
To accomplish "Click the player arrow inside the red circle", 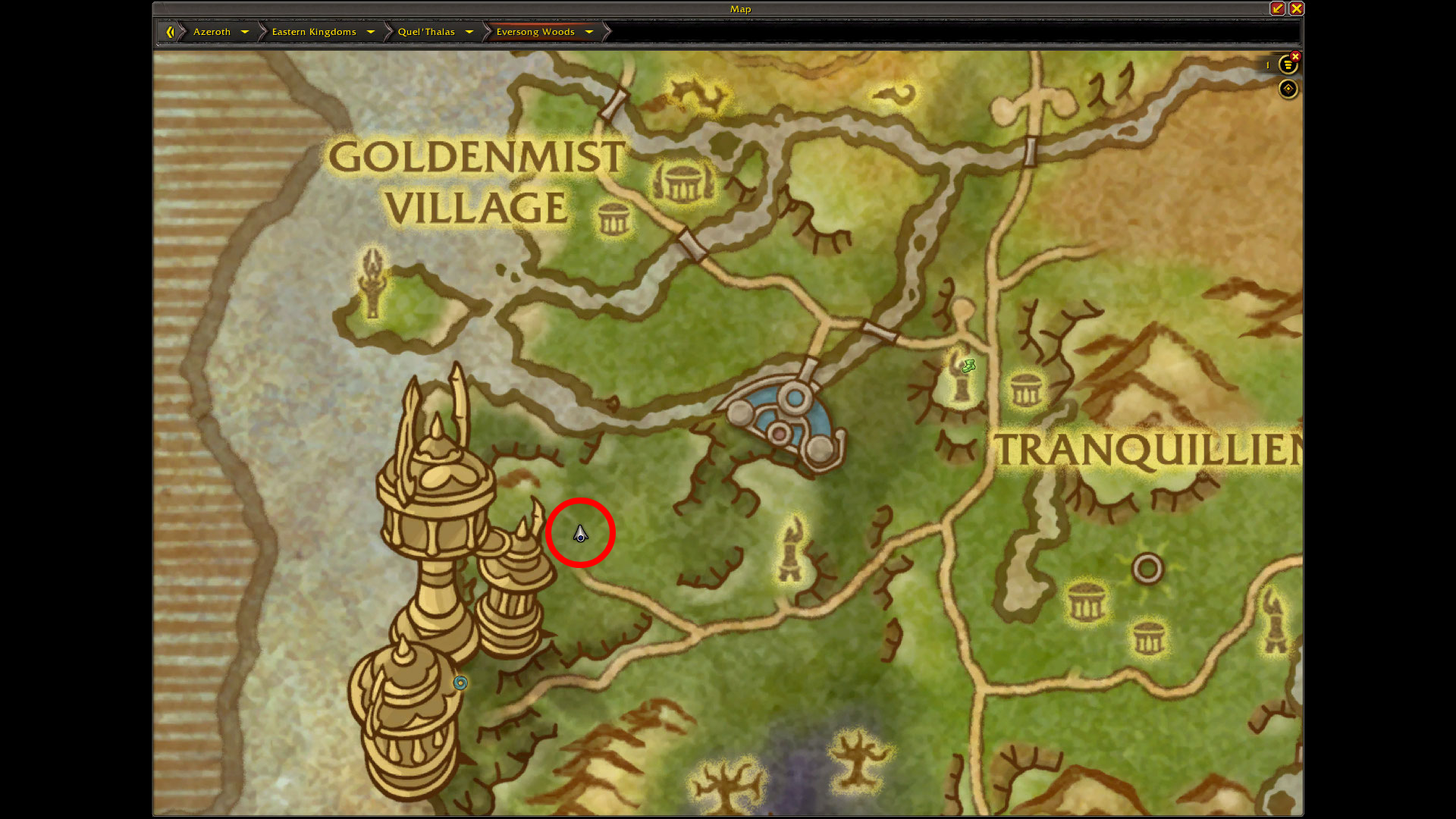I will pos(579,534).
